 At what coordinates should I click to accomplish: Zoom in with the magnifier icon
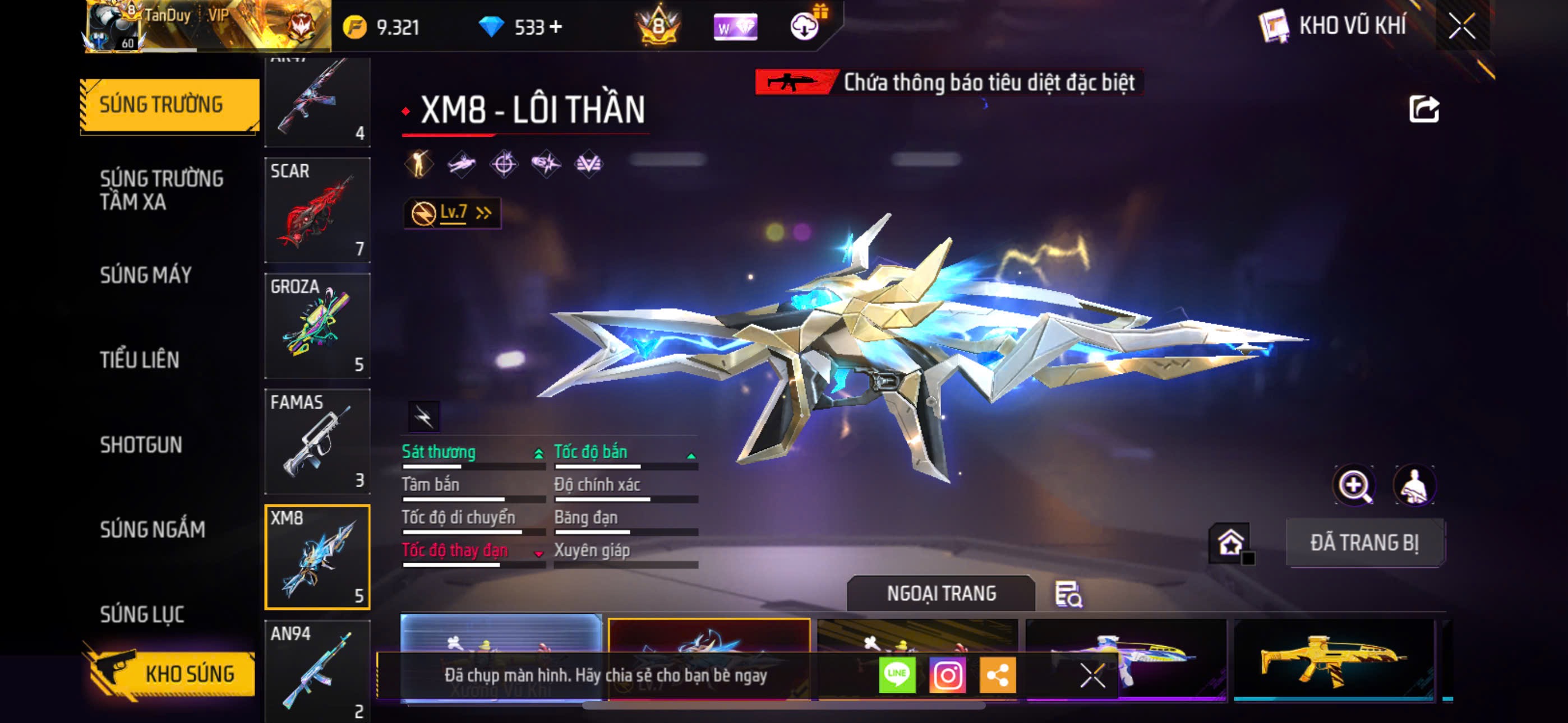coord(1354,486)
